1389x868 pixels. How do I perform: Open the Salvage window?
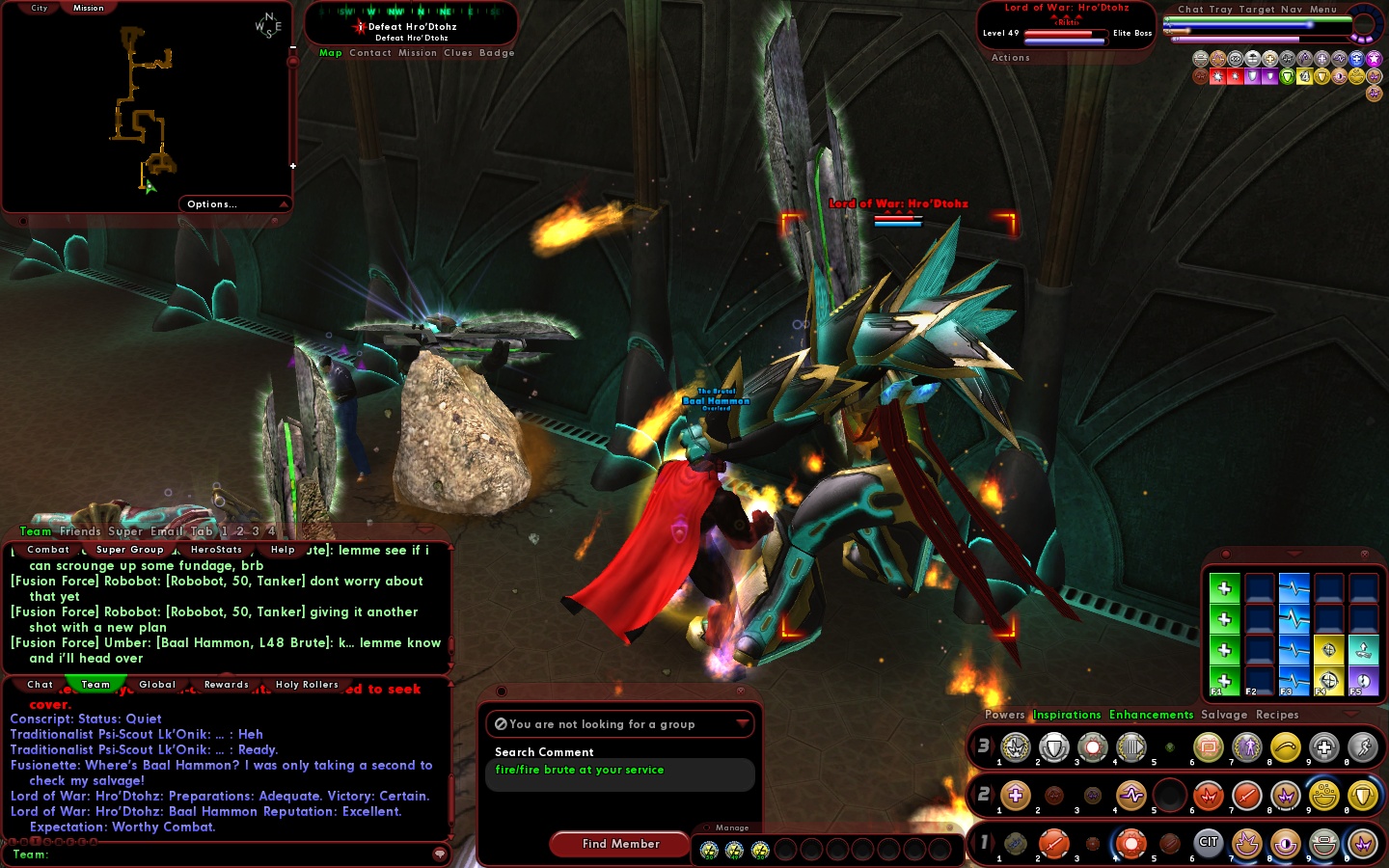click(1224, 715)
